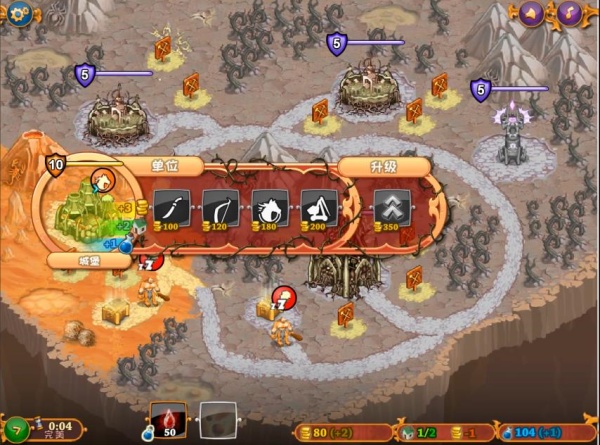Buy the 200 gold catapult unit
Screen dimensions: 600x445
coord(319,206)
